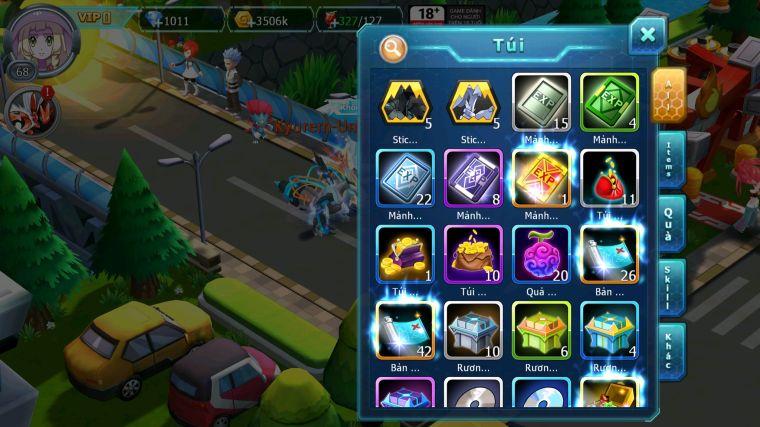Open the green treasure chest with count 6
The height and width of the screenshot is (427, 760).
(541, 330)
